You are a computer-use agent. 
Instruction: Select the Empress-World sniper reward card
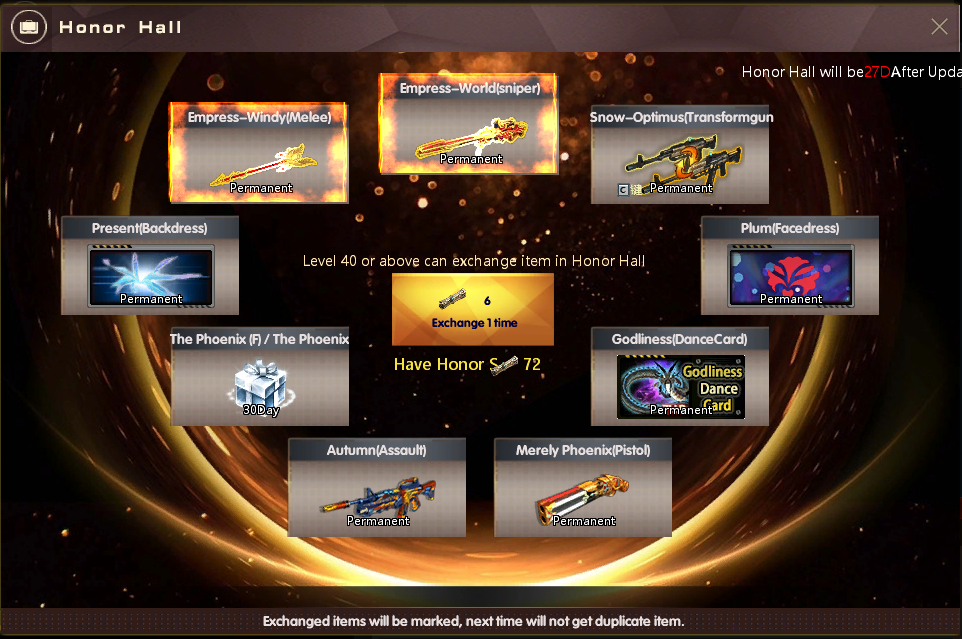pyautogui.click(x=469, y=125)
